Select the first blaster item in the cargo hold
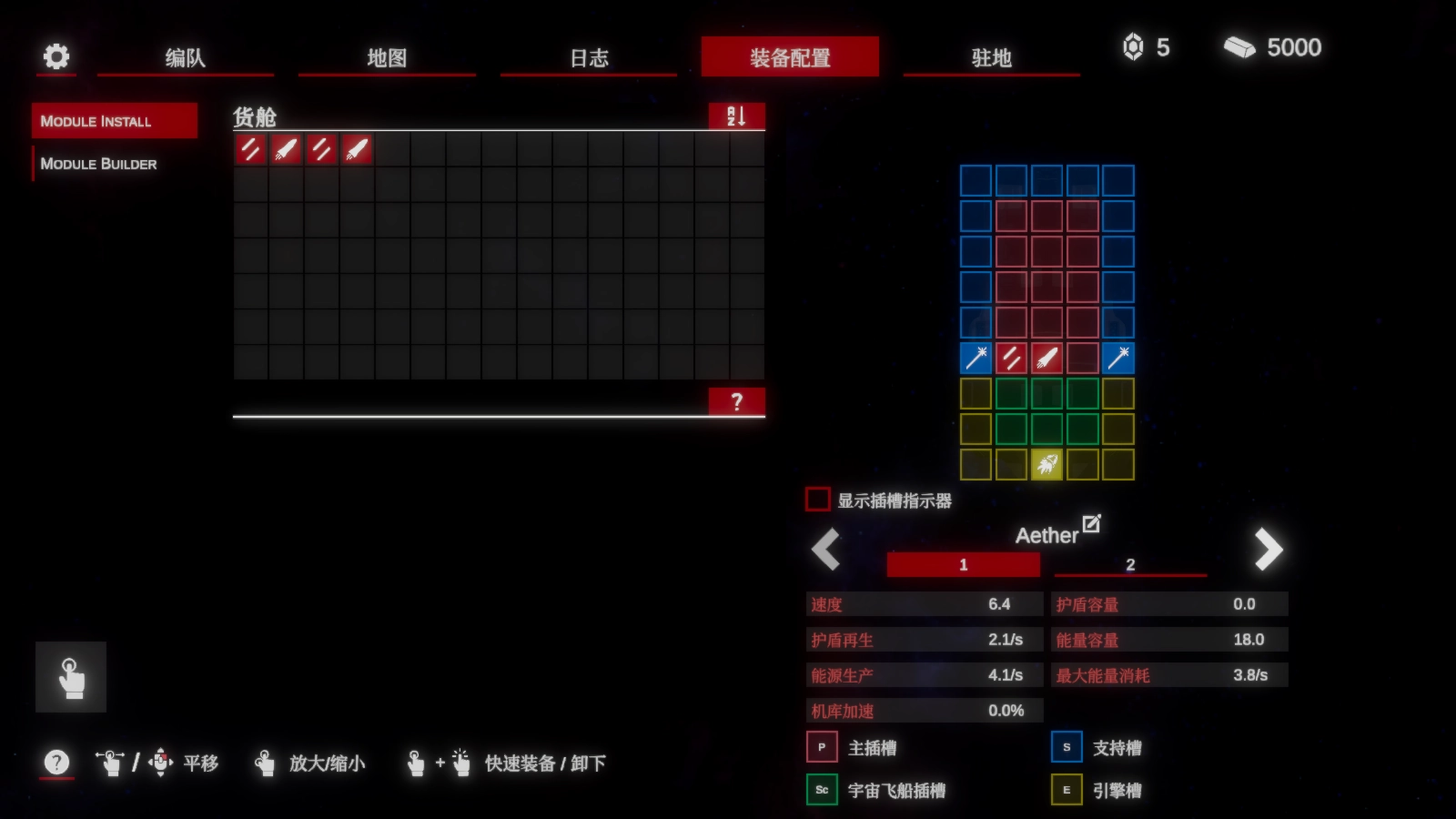The width and height of the screenshot is (1456, 819). click(250, 150)
